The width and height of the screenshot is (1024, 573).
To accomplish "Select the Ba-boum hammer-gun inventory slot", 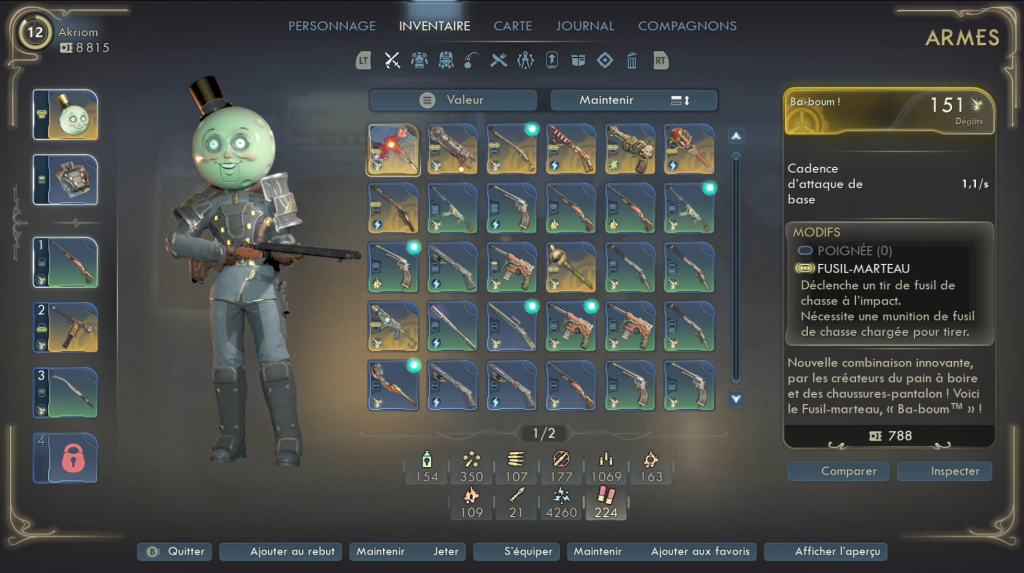I will coord(393,149).
